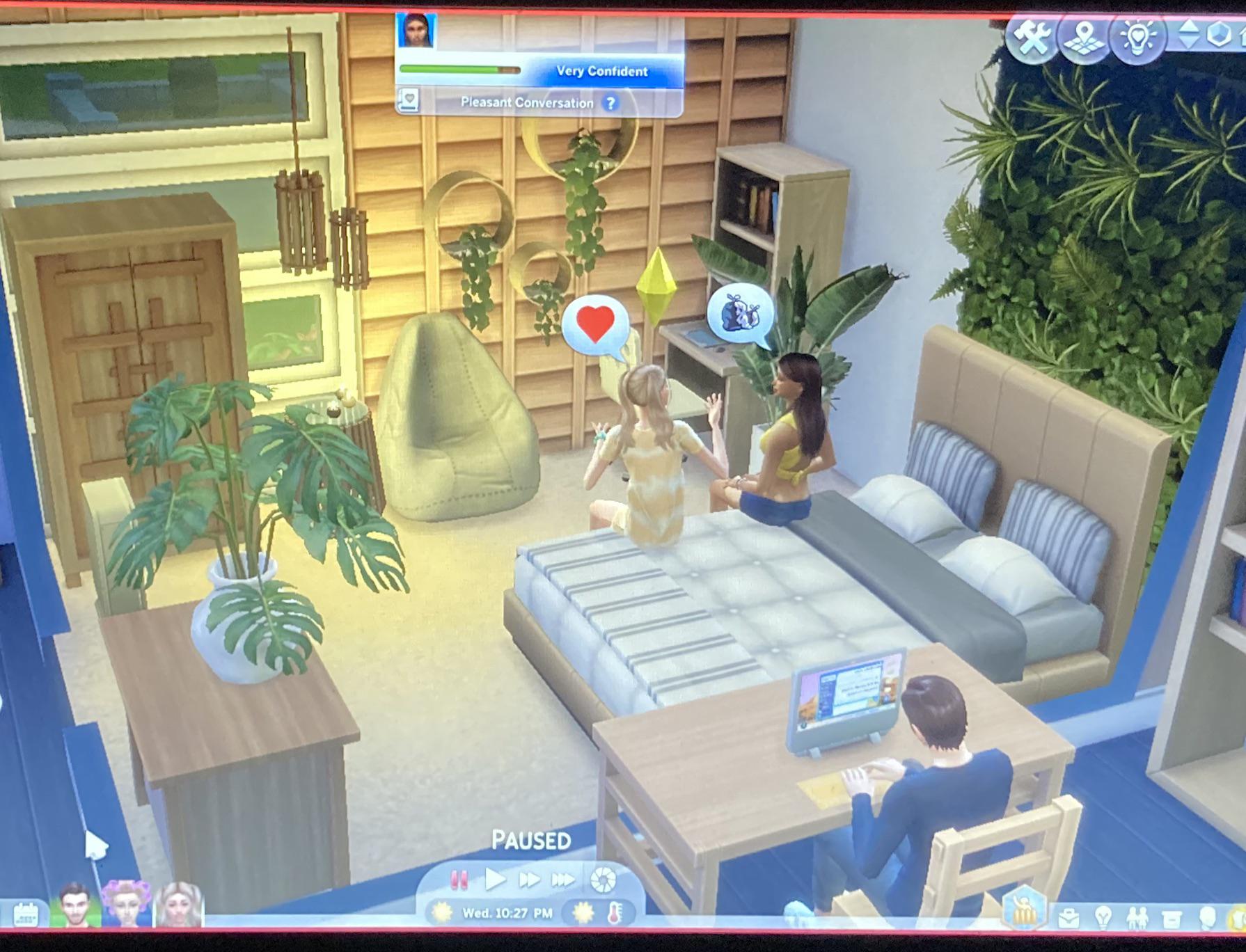Toggle the thermometer weather display
1246x952 pixels.
[x=616, y=912]
